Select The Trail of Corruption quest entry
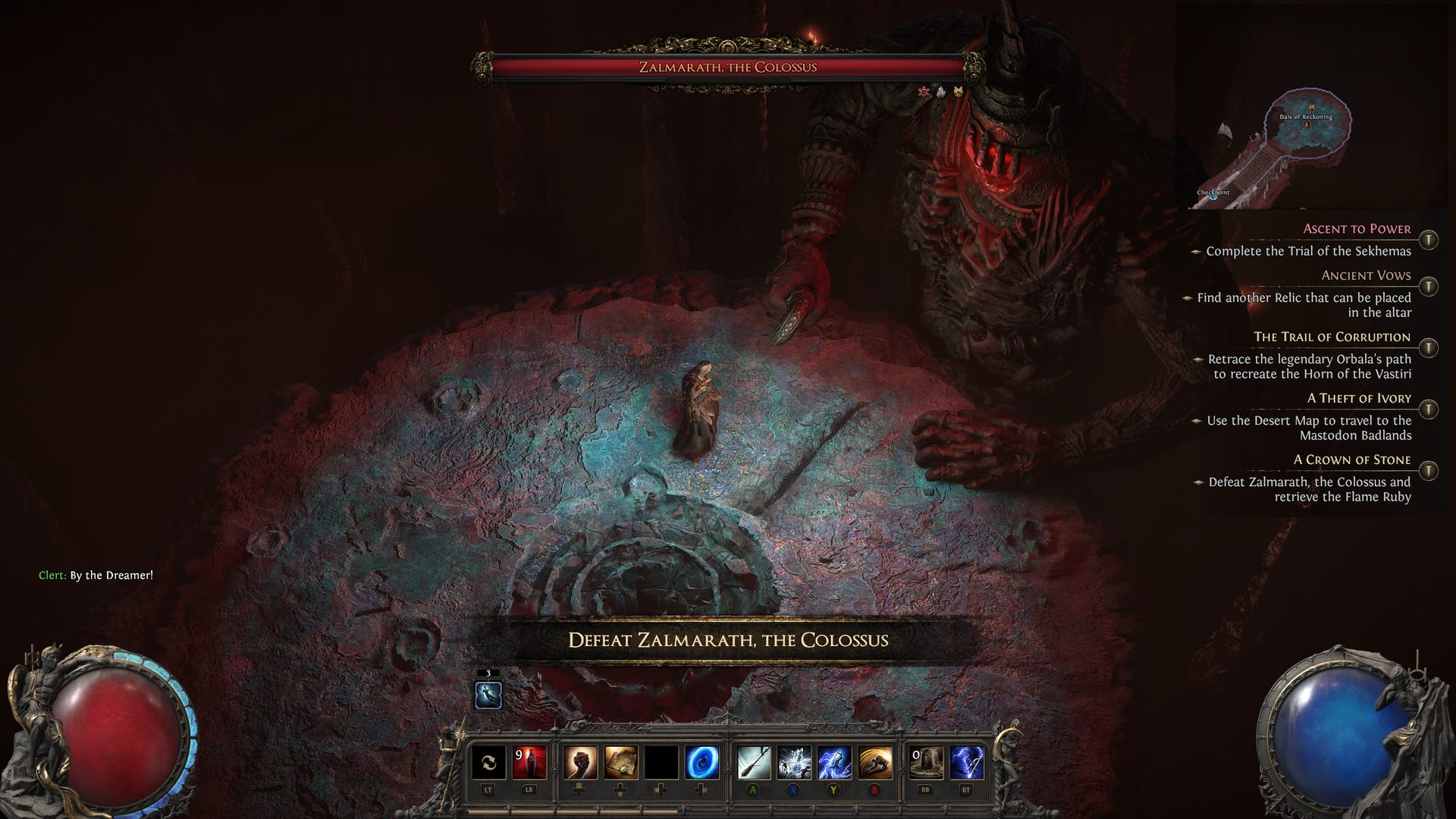The height and width of the screenshot is (819, 1456). [1332, 337]
